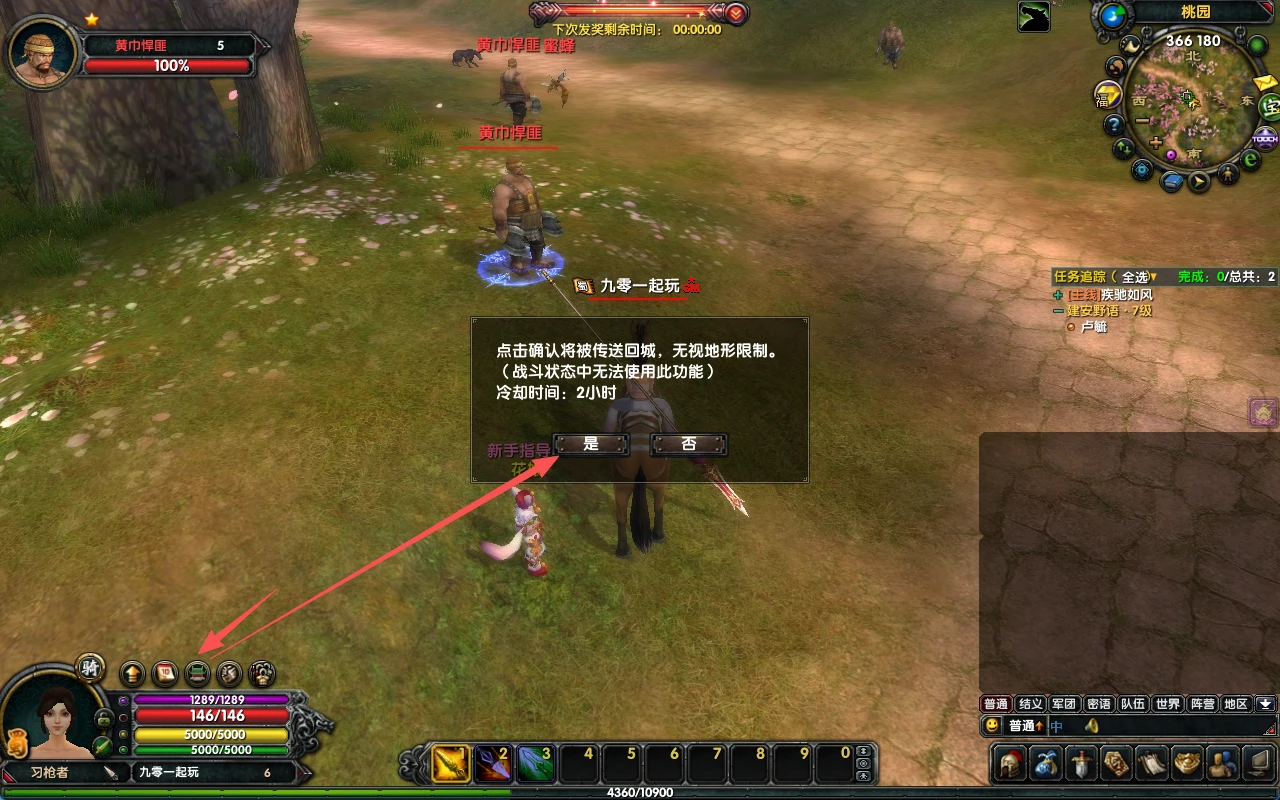Decline the teleport with 否

(688, 444)
